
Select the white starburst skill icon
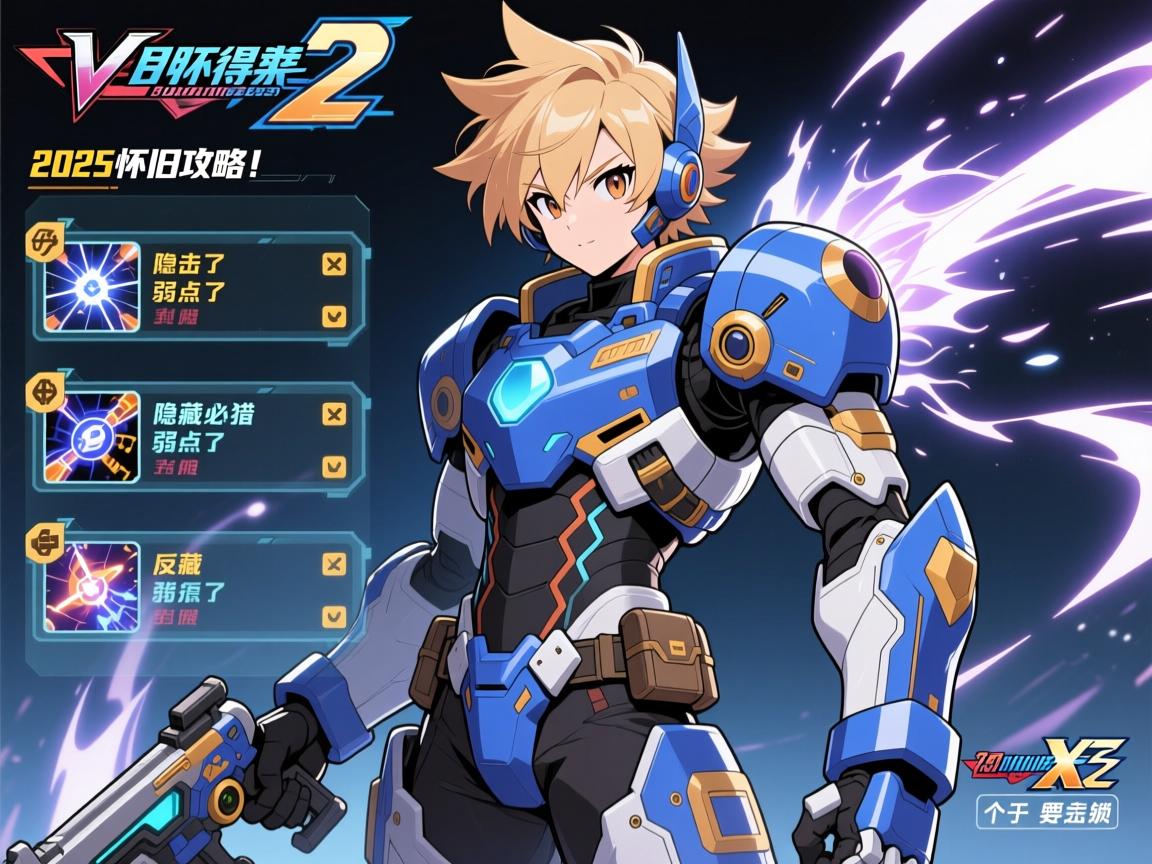[x=92, y=287]
